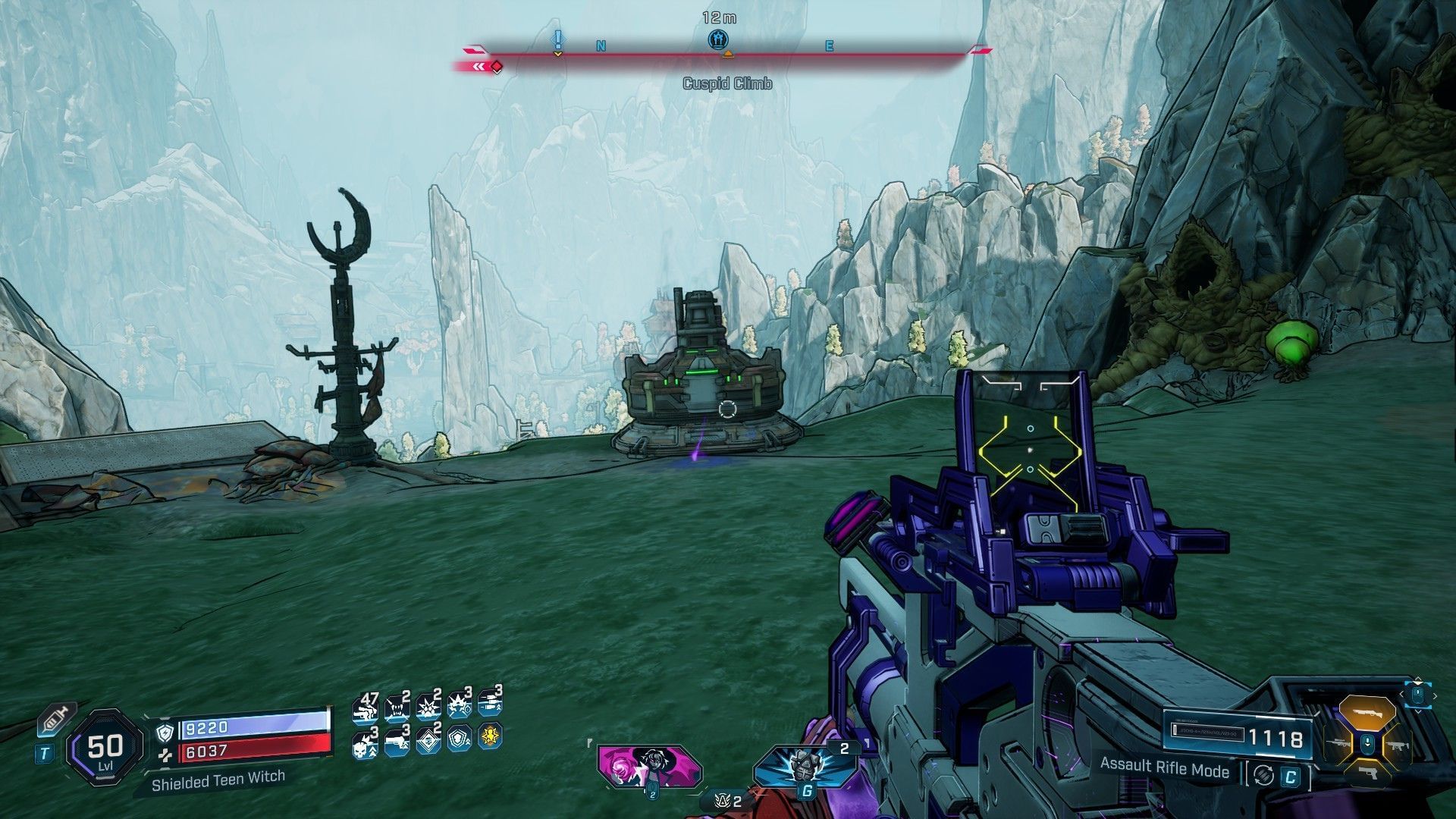This screenshot has height=819, width=1456.
Task: Inspect the shield with skull buff icon
Action: coord(459,739)
